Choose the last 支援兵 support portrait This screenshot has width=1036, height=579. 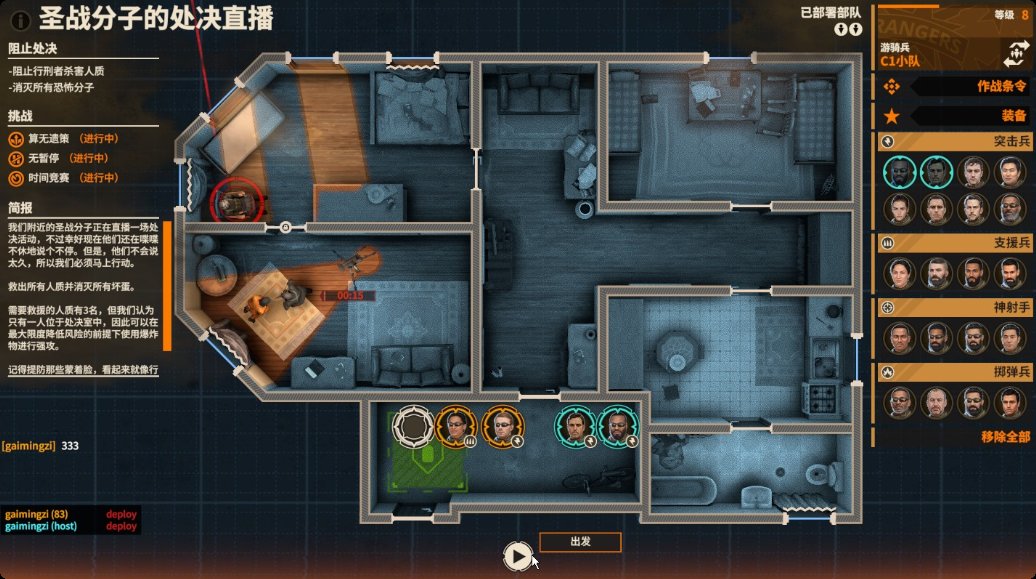[1010, 272]
